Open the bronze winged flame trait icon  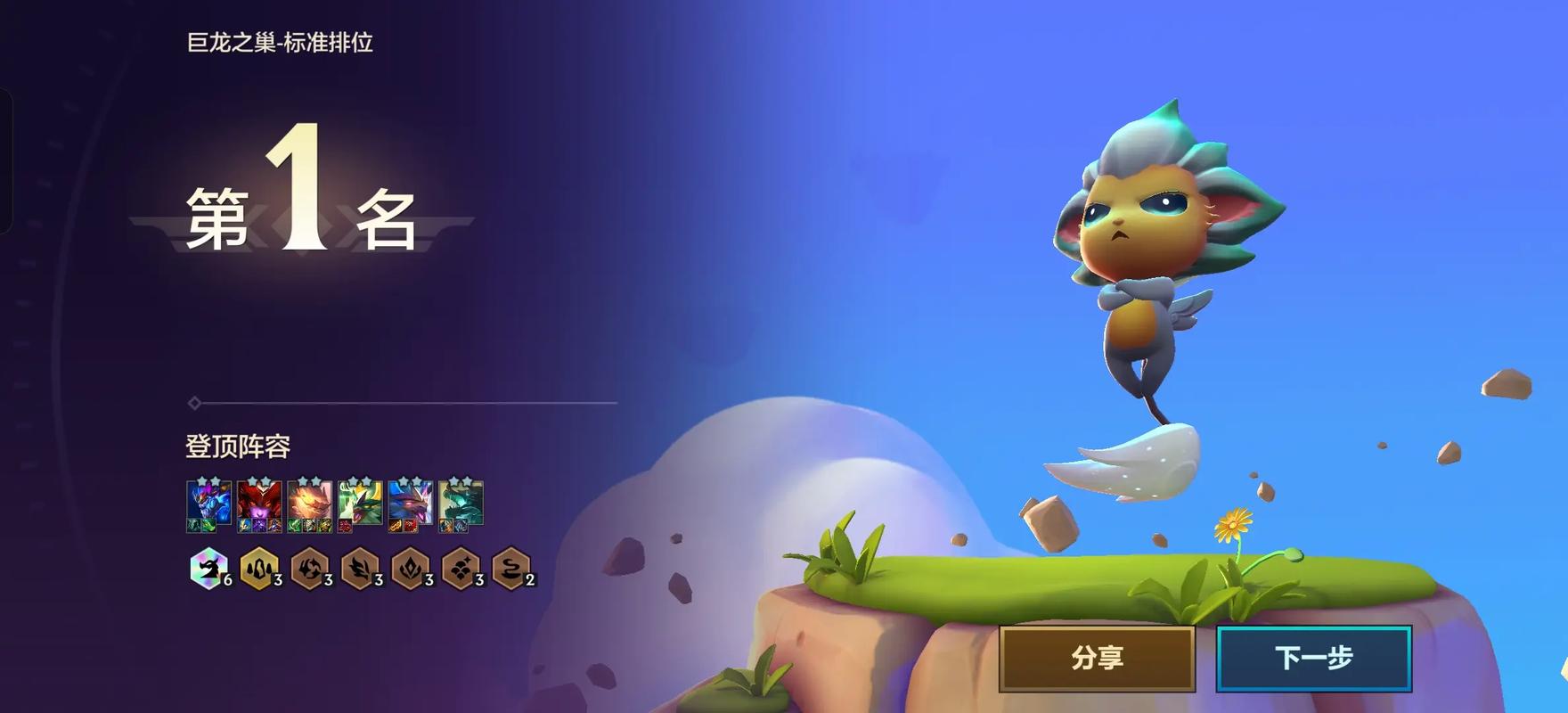click(360, 569)
